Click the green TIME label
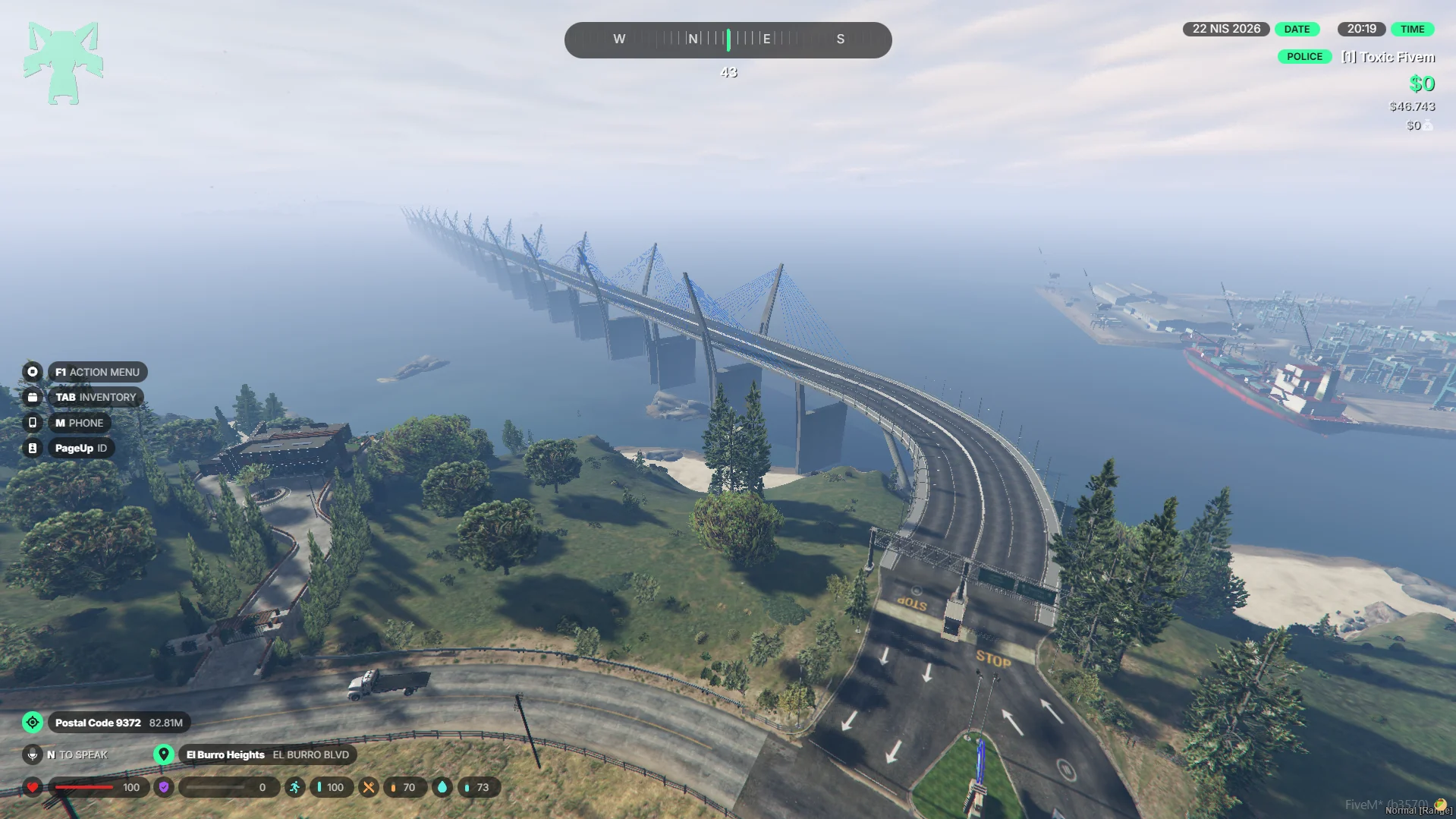The height and width of the screenshot is (819, 1456). (x=1412, y=29)
